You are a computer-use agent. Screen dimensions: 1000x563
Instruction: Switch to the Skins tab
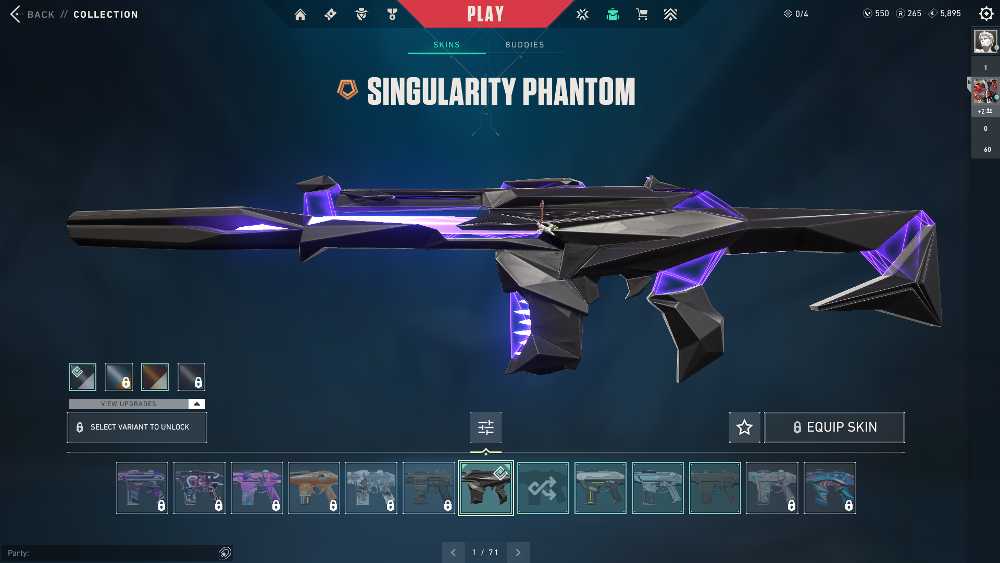(446, 45)
